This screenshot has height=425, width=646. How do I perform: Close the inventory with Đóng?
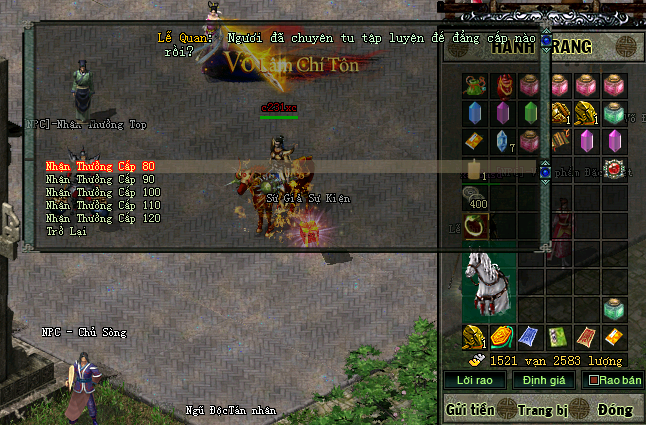(x=616, y=409)
